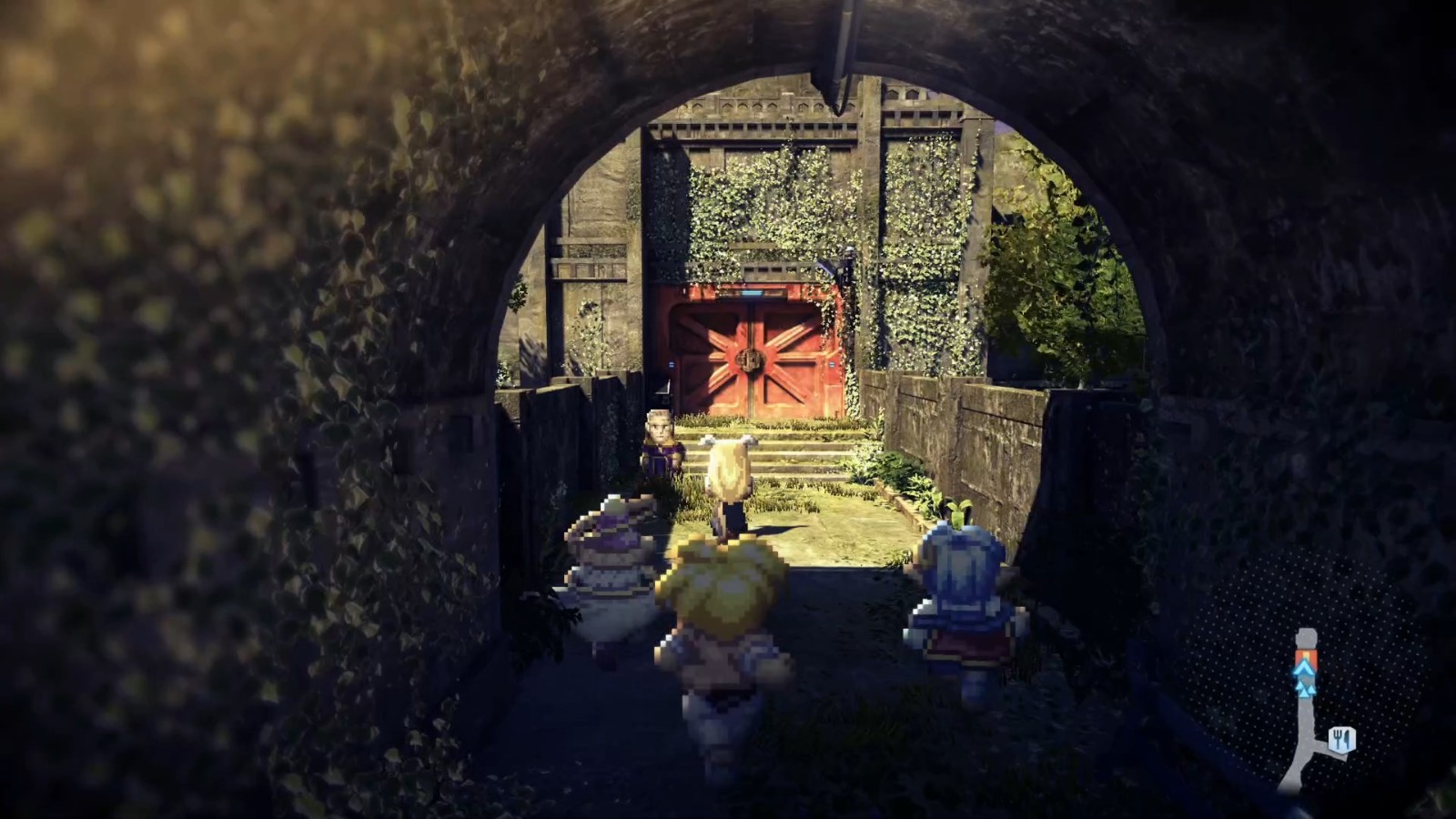Click the fork and knife restaurant icon on minimap
Screen dimensions: 1456x819
tap(1341, 739)
